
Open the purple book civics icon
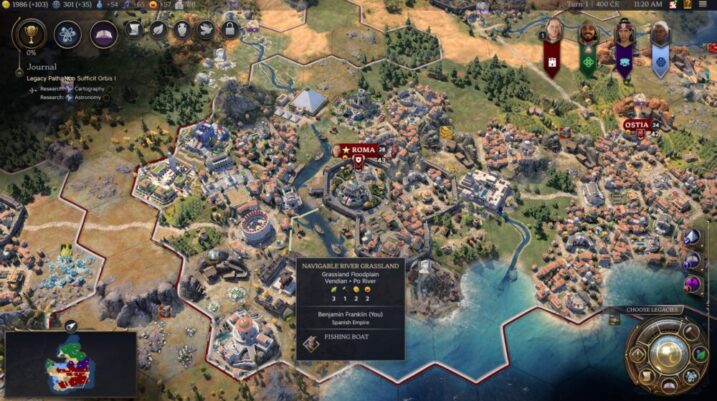(x=103, y=35)
